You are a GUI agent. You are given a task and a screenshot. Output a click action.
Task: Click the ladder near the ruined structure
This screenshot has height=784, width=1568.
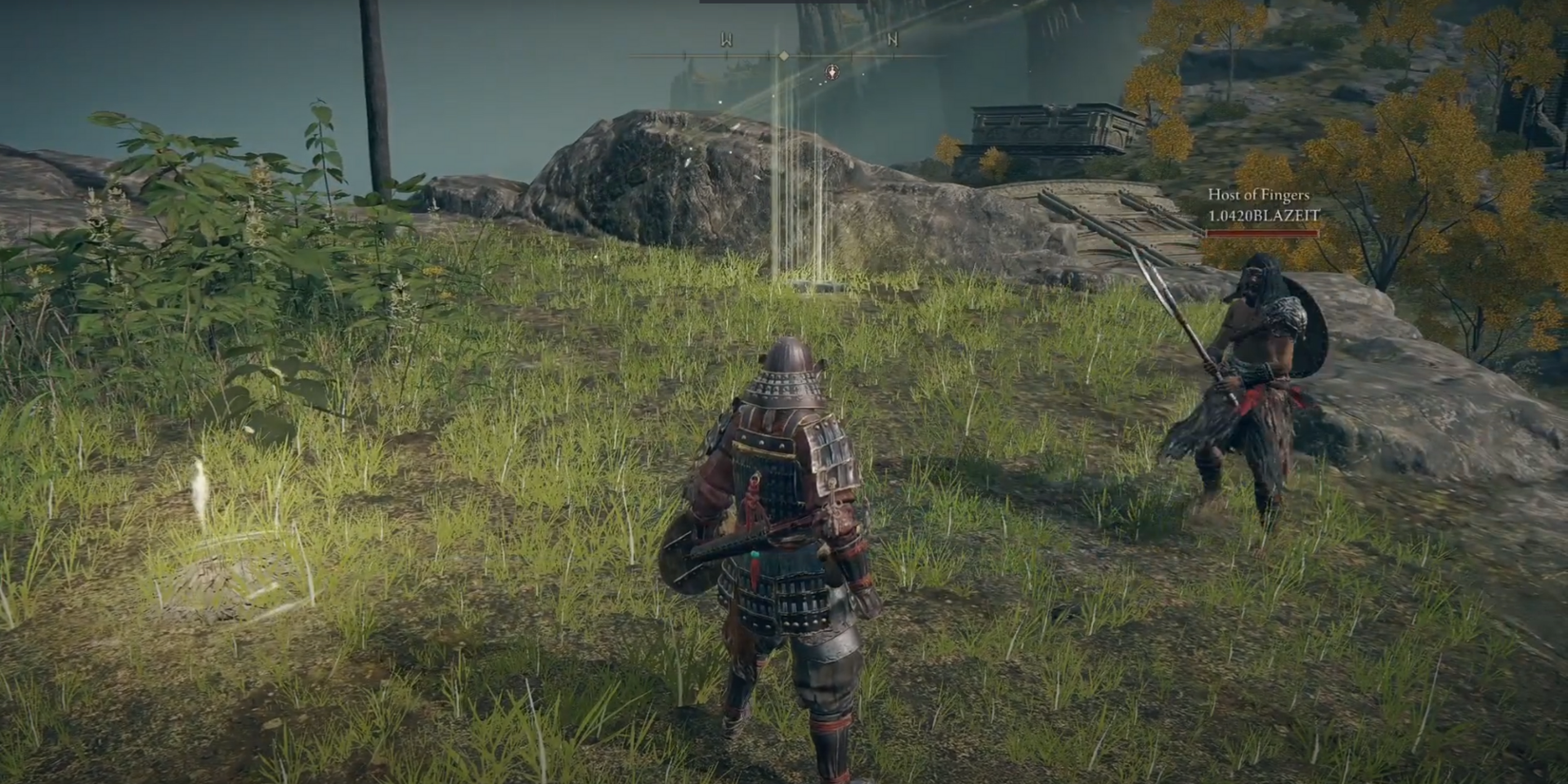1112,228
